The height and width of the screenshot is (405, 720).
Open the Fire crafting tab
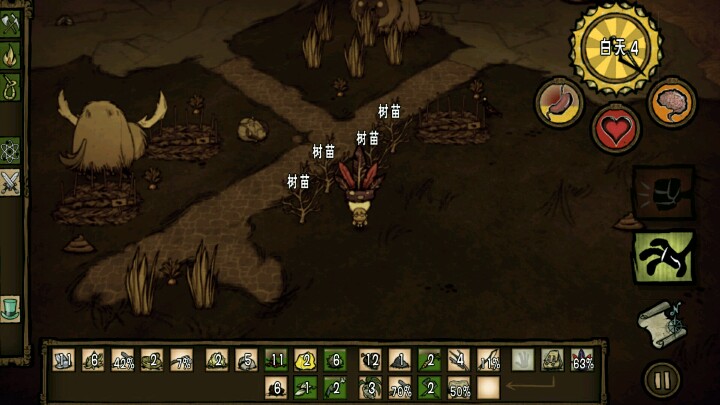click(x=9, y=57)
